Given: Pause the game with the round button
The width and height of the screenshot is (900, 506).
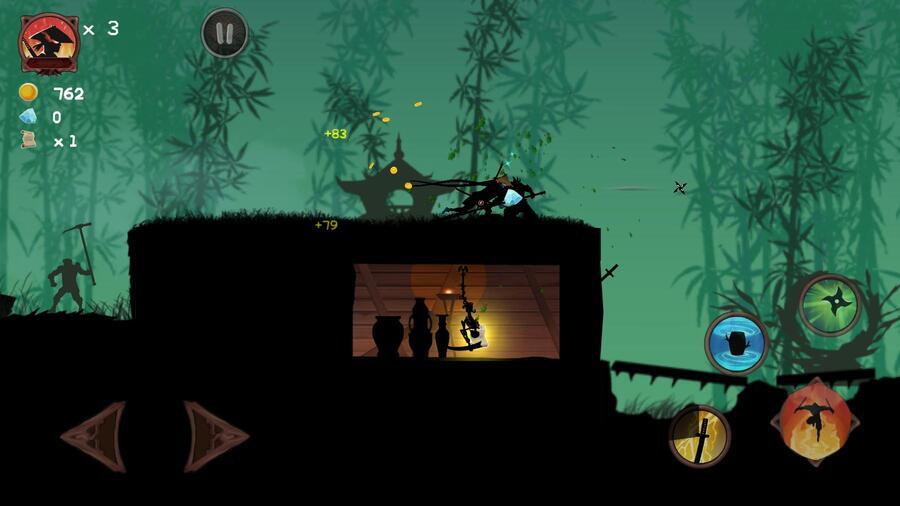Looking at the screenshot, I should click(225, 34).
